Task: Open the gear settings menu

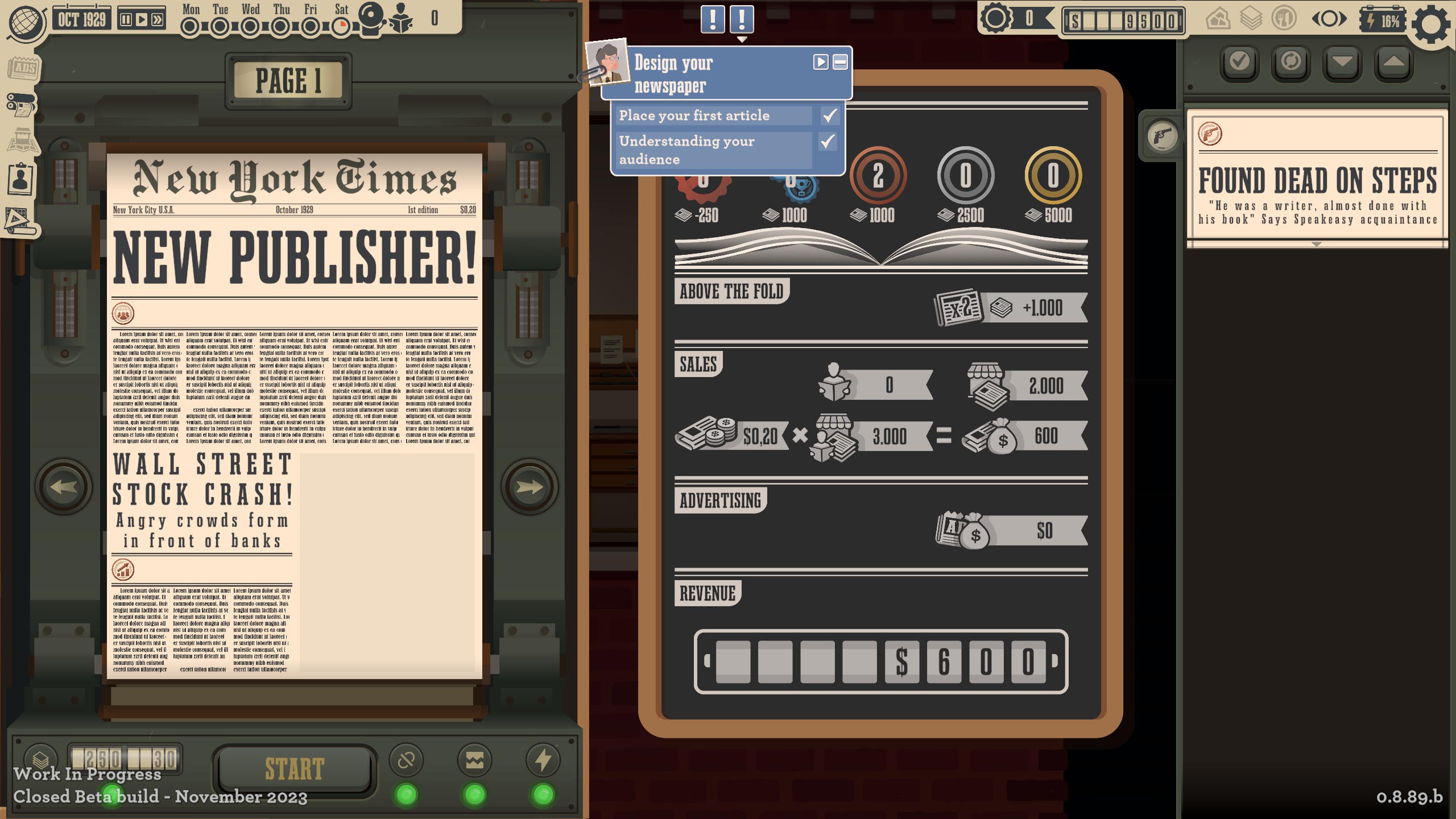Action: coord(1432,24)
